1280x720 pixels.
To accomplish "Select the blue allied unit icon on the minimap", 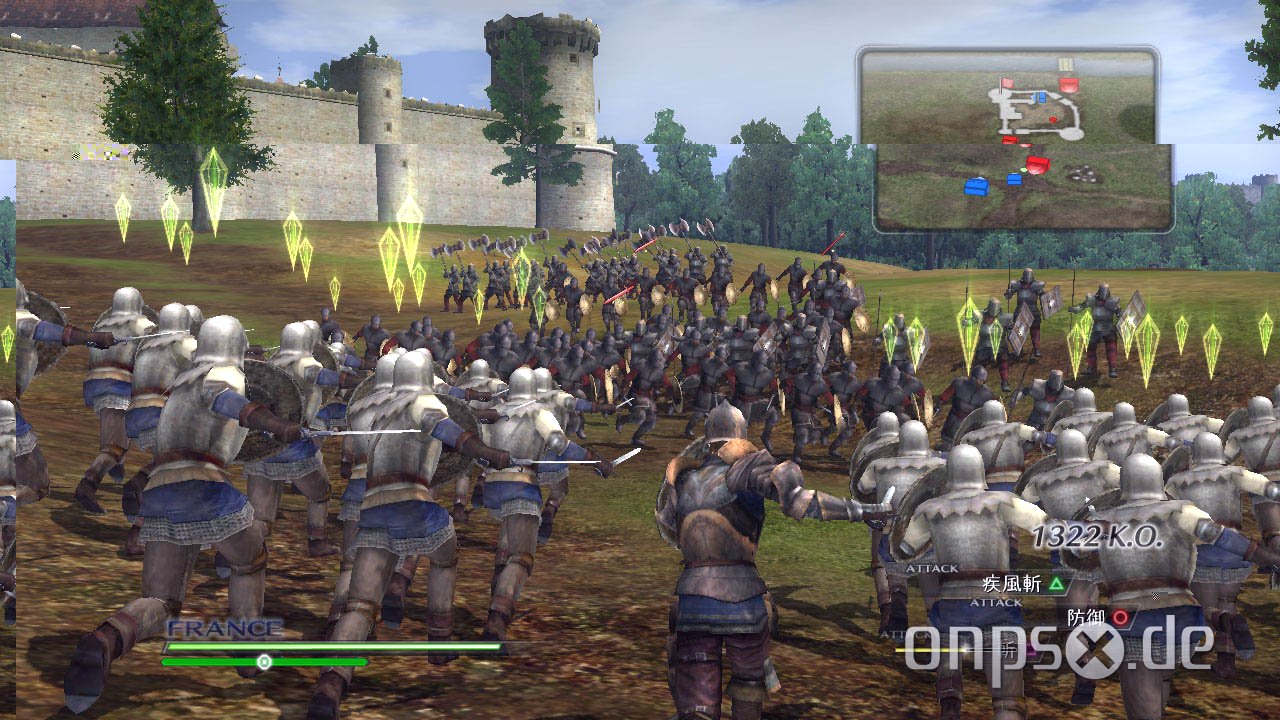I will pyautogui.click(x=1040, y=97).
